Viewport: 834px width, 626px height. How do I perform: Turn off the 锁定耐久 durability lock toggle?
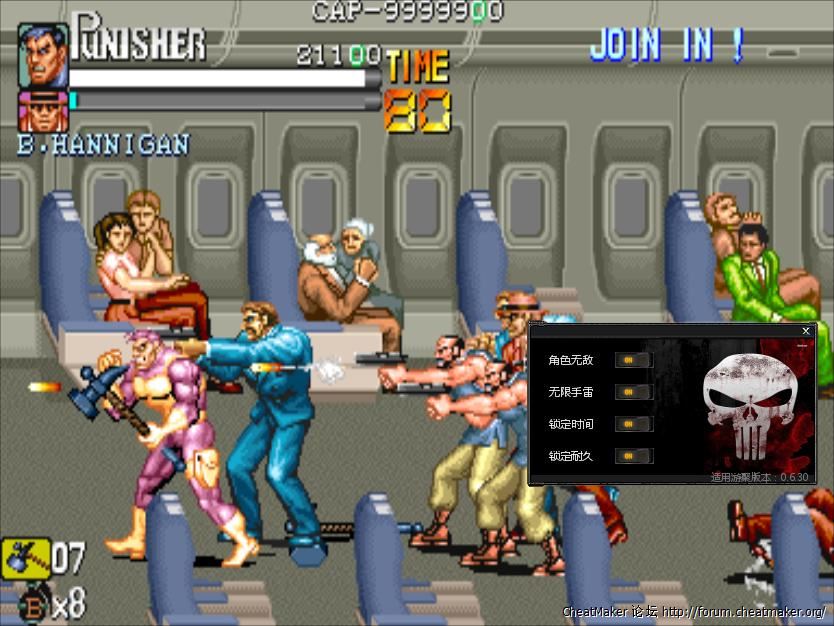tap(632, 456)
